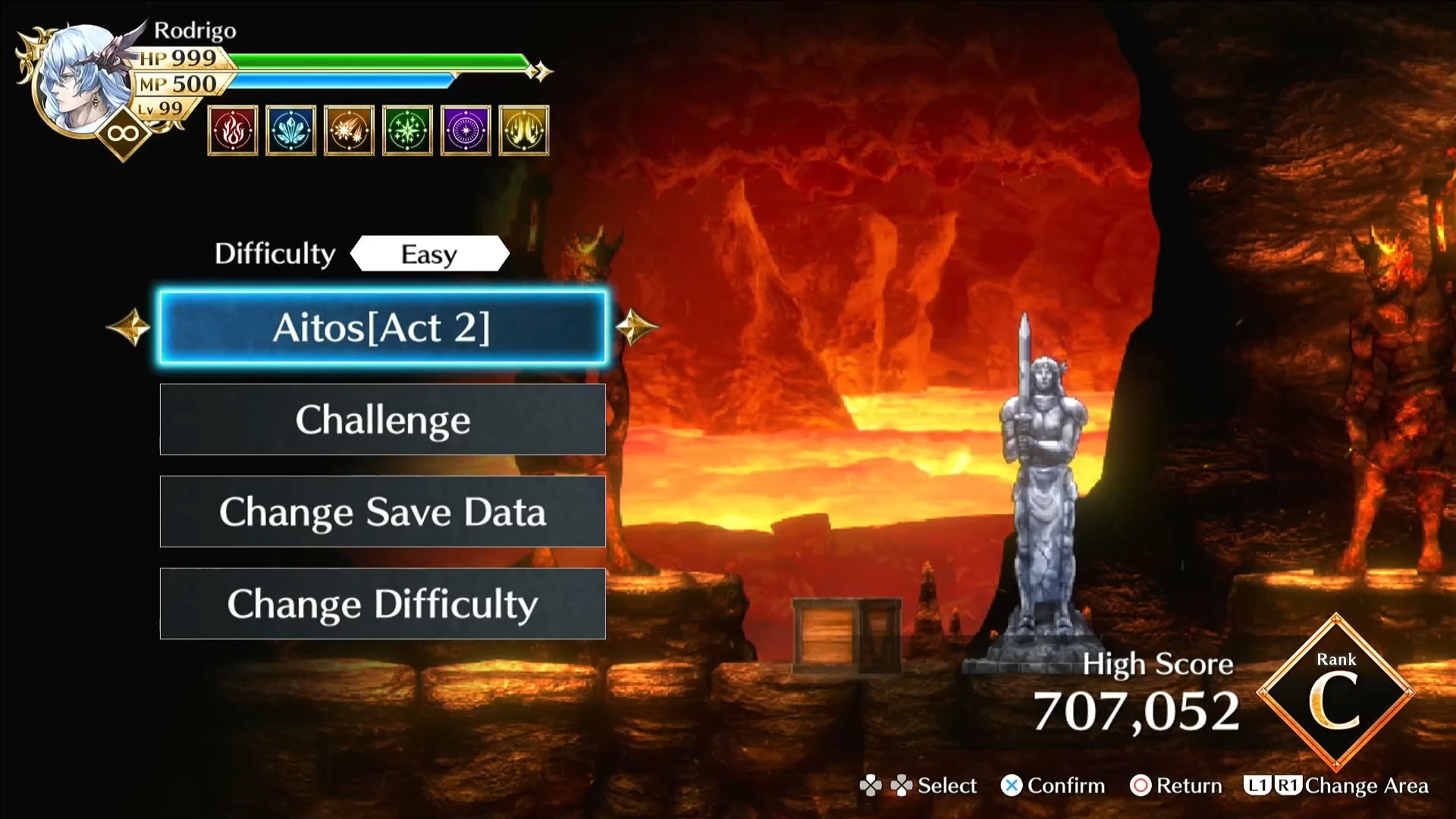
Task: Open the Challenge menu option
Action: 382,419
